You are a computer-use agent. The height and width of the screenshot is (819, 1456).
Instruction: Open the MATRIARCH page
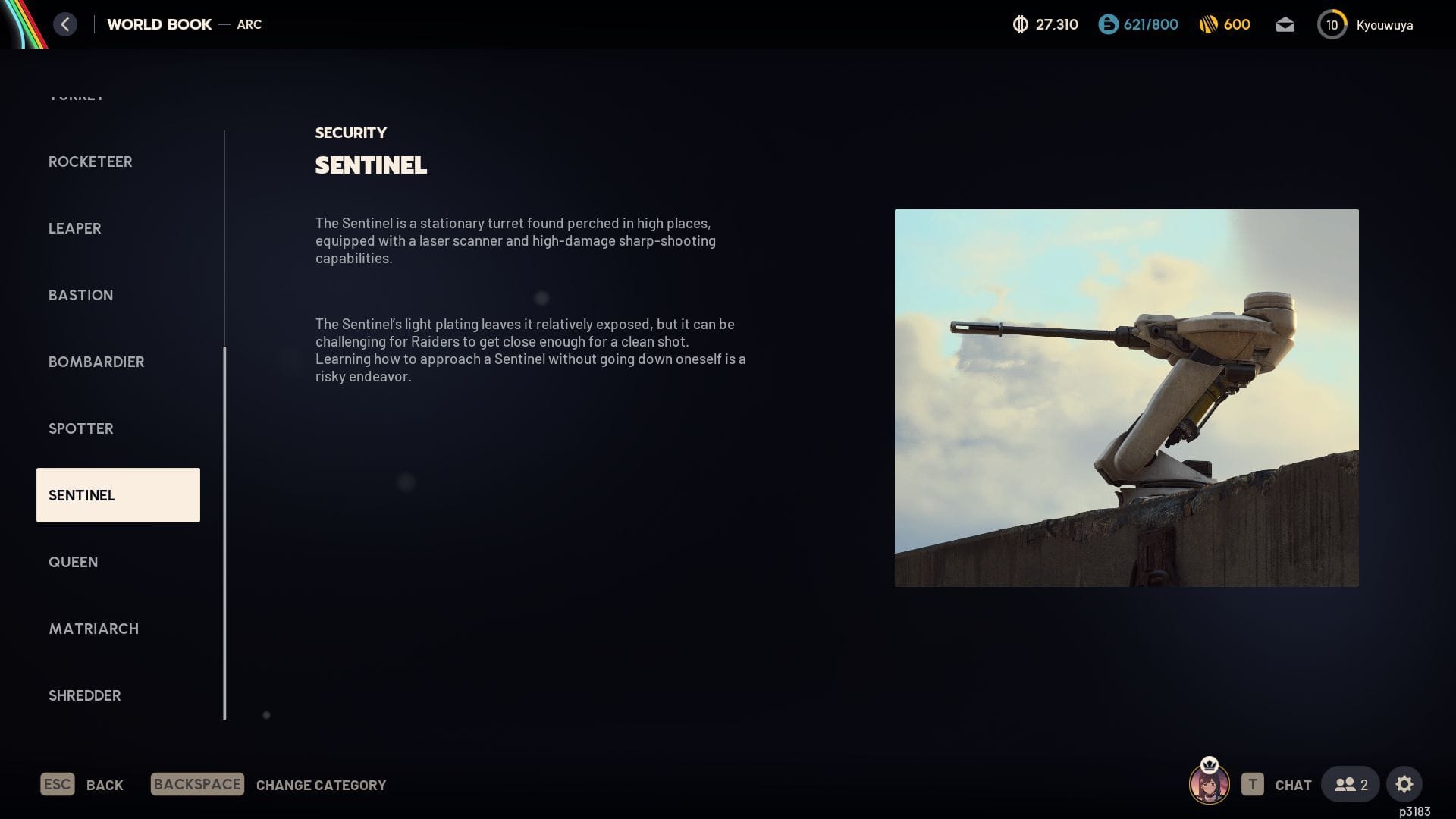point(93,629)
